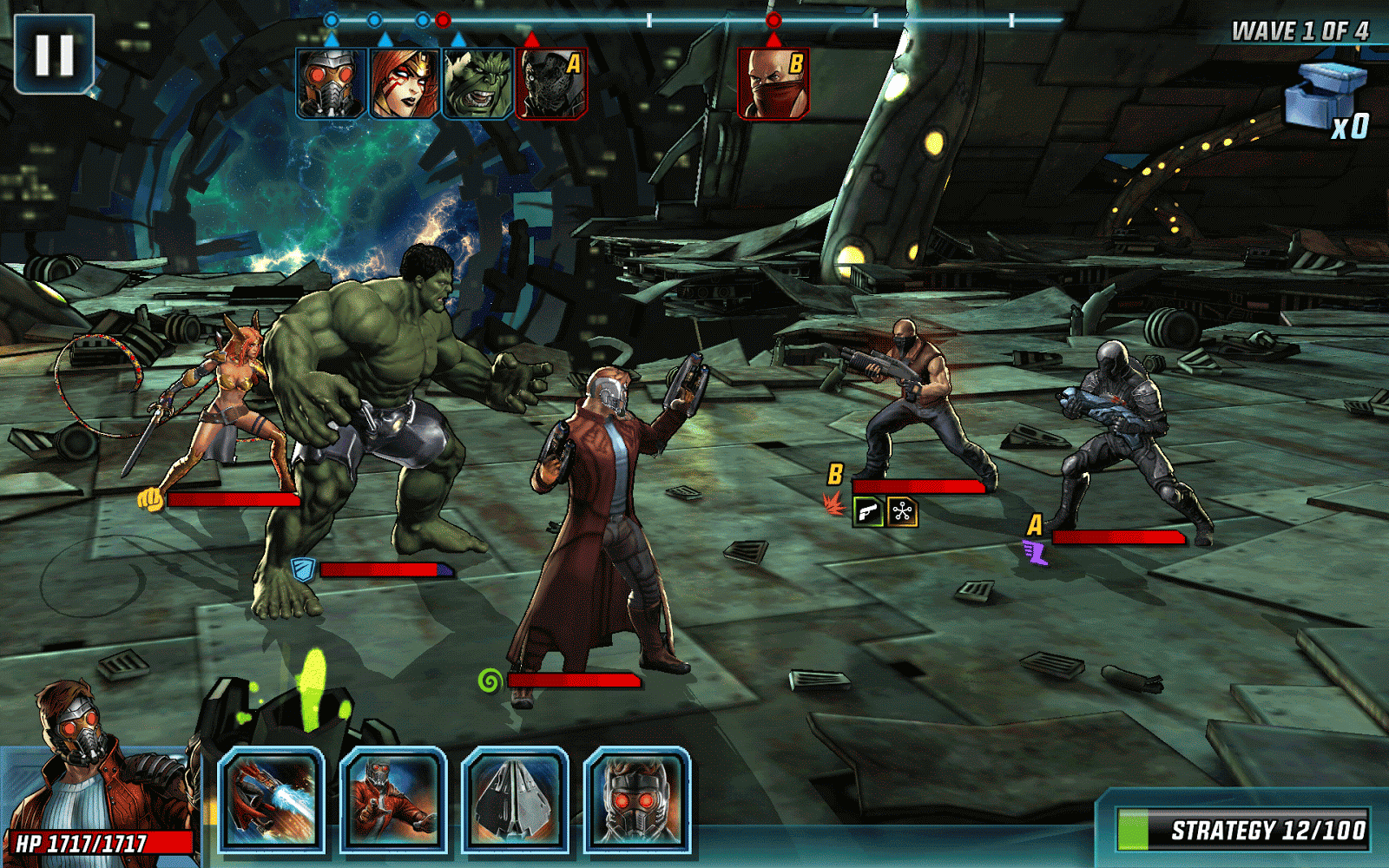The width and height of the screenshot is (1389, 868).
Task: Choose enemy B's red-masked portrait
Action: [x=773, y=83]
